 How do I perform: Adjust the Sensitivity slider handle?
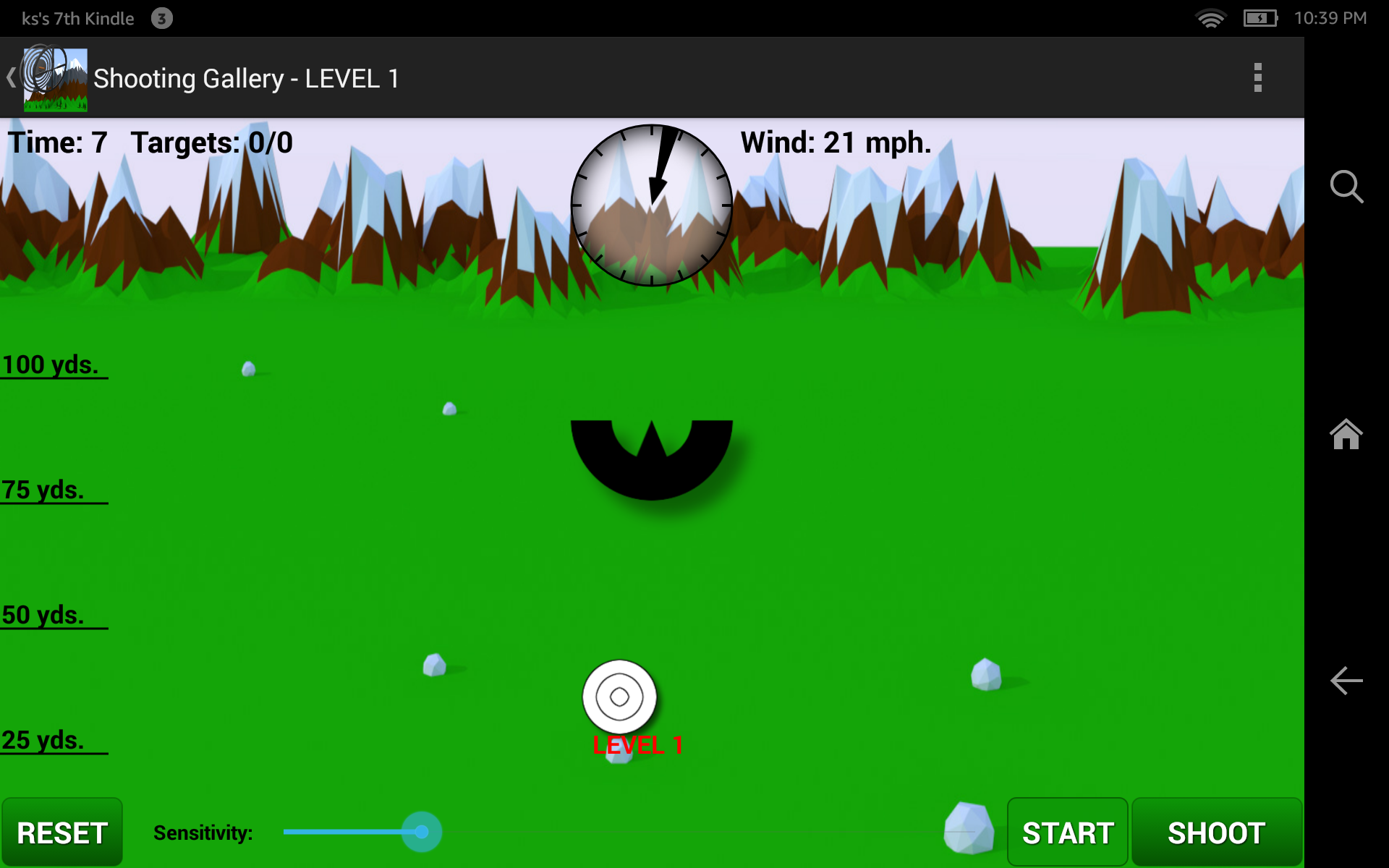tap(422, 832)
